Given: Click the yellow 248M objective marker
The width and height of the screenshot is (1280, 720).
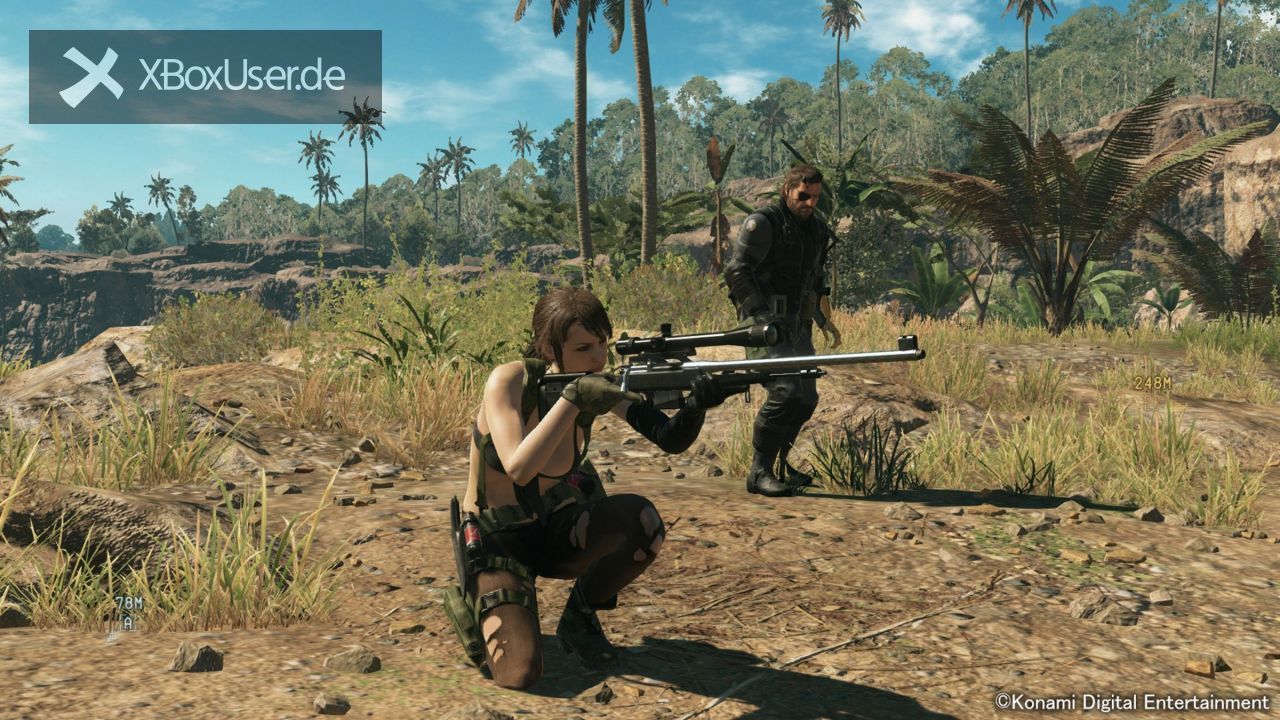Looking at the screenshot, I should (x=1152, y=382).
